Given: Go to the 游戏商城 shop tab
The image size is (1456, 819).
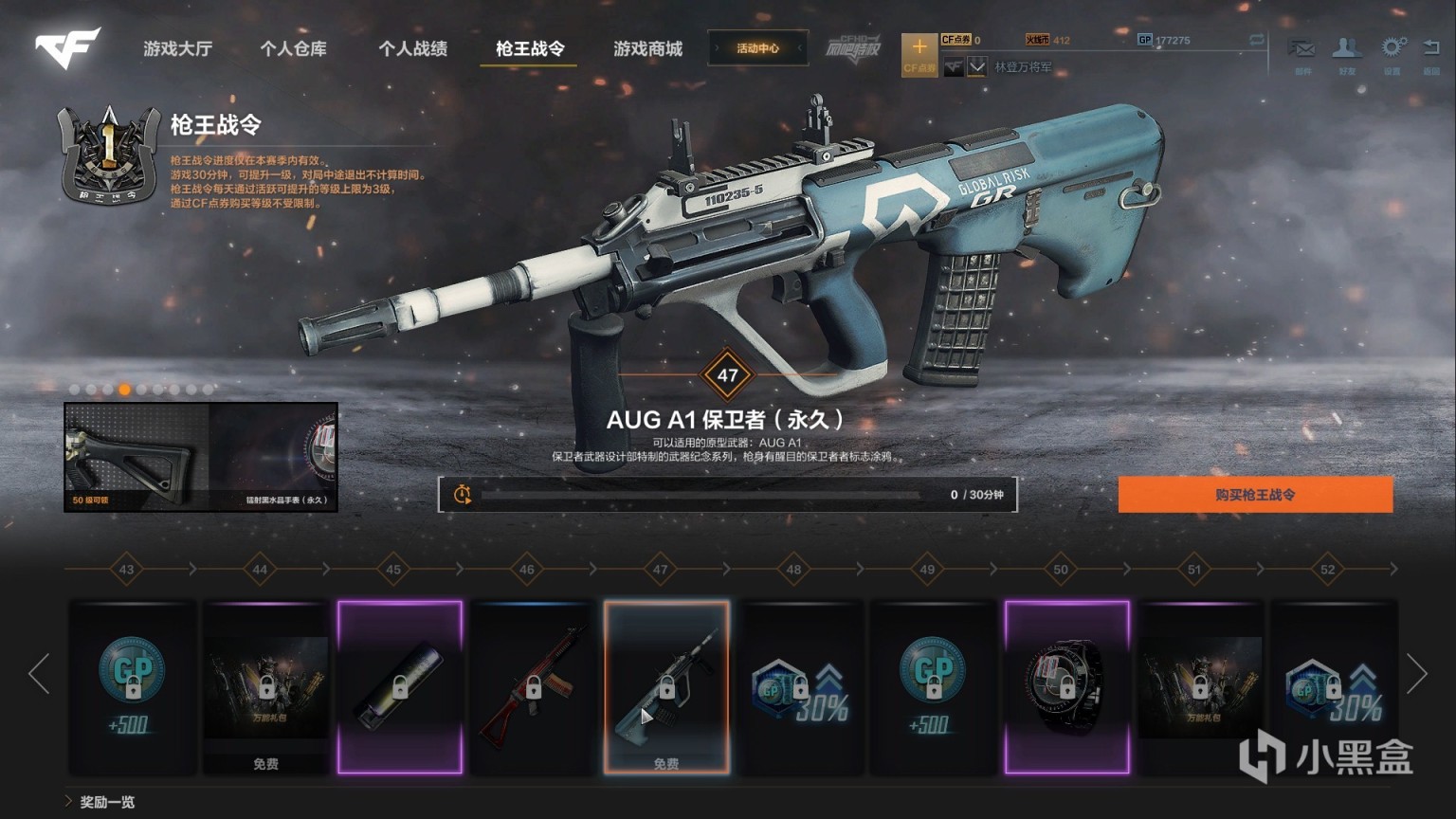Looking at the screenshot, I should tap(647, 48).
